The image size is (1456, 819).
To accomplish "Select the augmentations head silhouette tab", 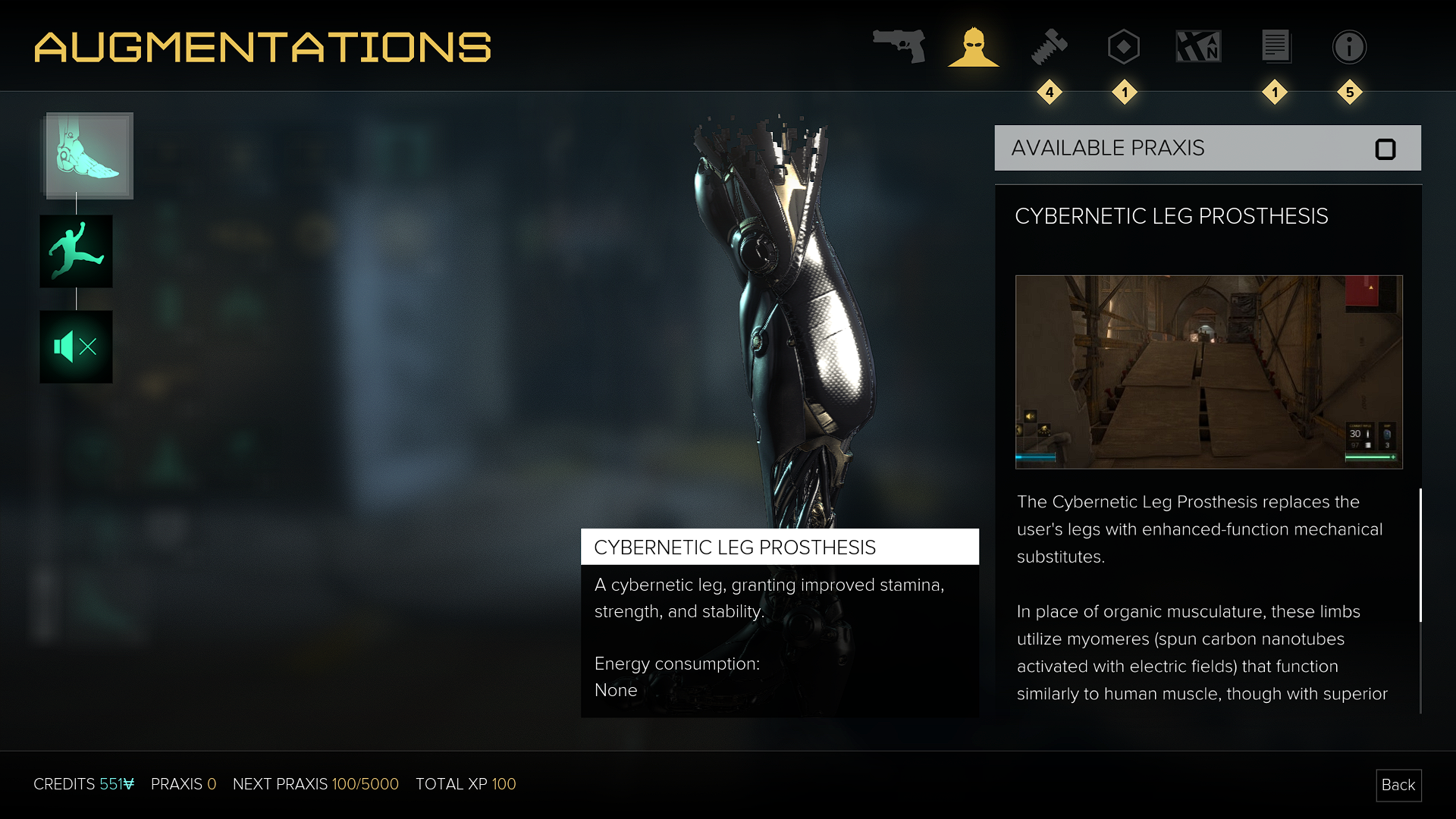I will pyautogui.click(x=974, y=47).
